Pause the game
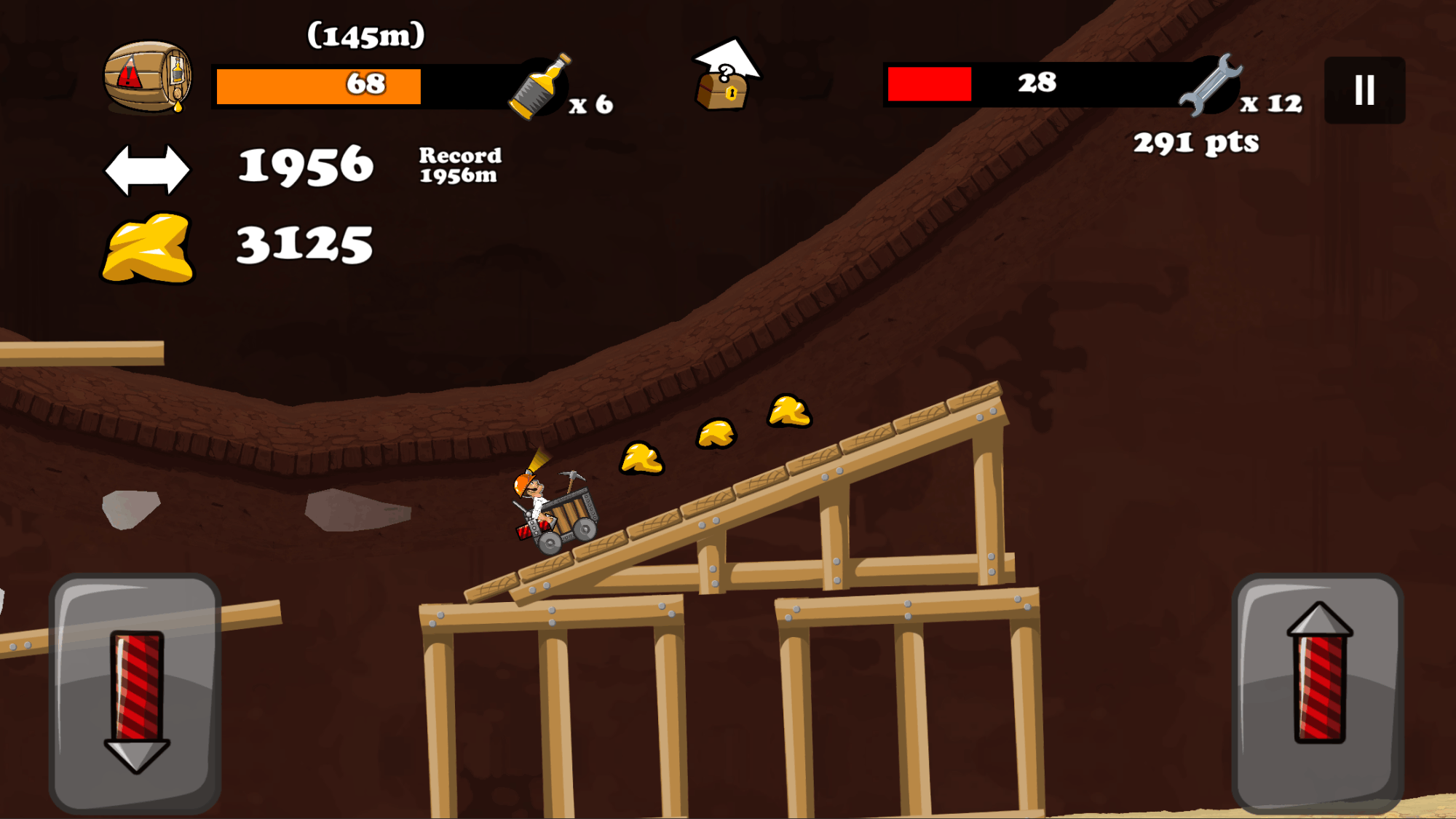The width and height of the screenshot is (1456, 819). (1364, 90)
